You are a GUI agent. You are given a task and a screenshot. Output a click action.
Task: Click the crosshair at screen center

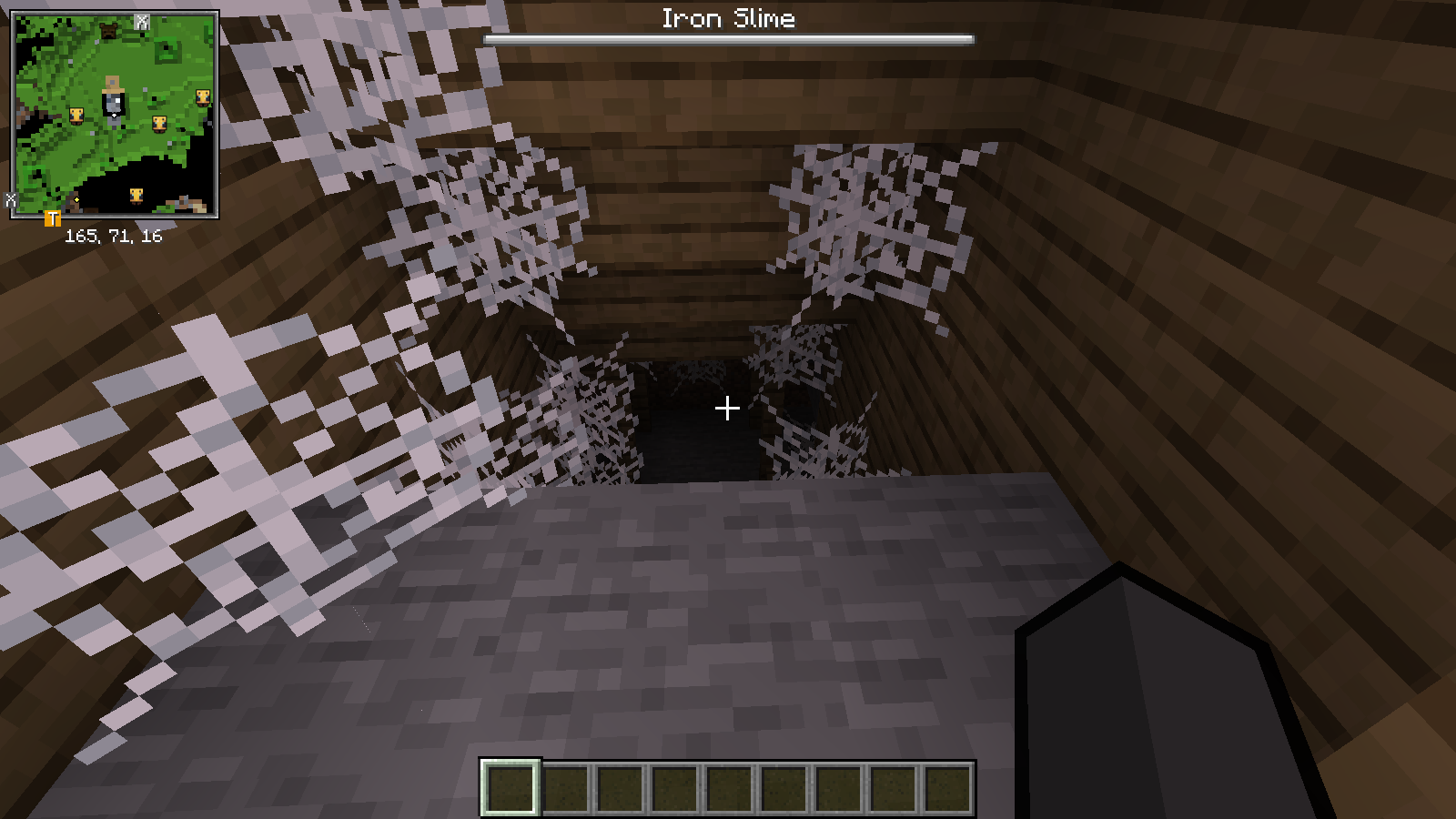click(727, 409)
